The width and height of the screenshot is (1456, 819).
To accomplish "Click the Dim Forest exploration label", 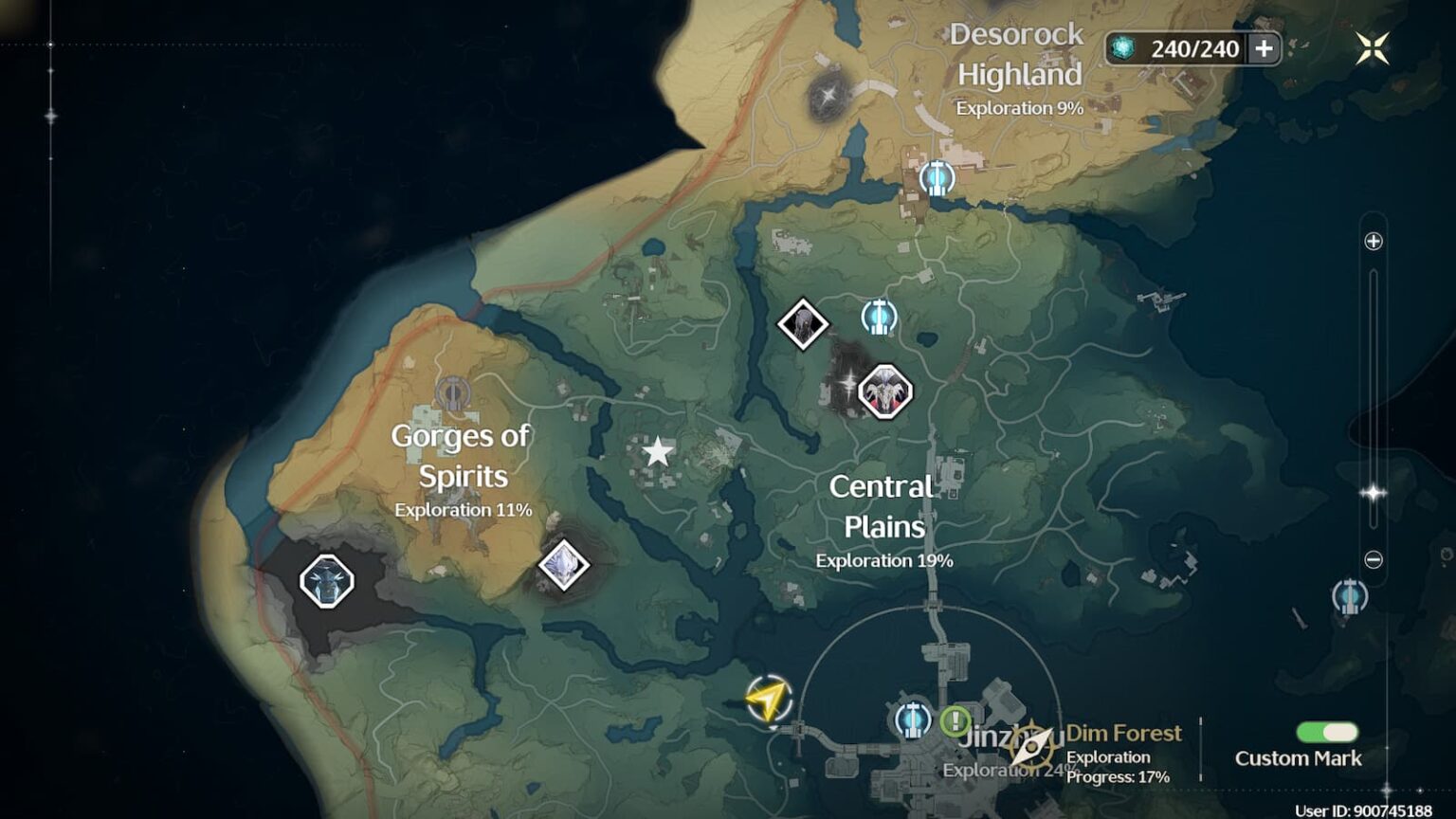I will click(x=1124, y=733).
